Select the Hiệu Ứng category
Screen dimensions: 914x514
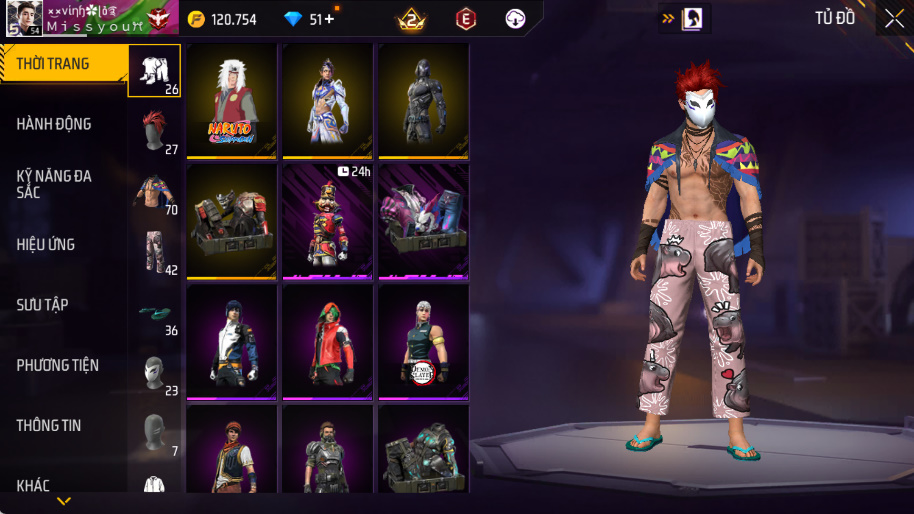pyautogui.click(x=46, y=245)
